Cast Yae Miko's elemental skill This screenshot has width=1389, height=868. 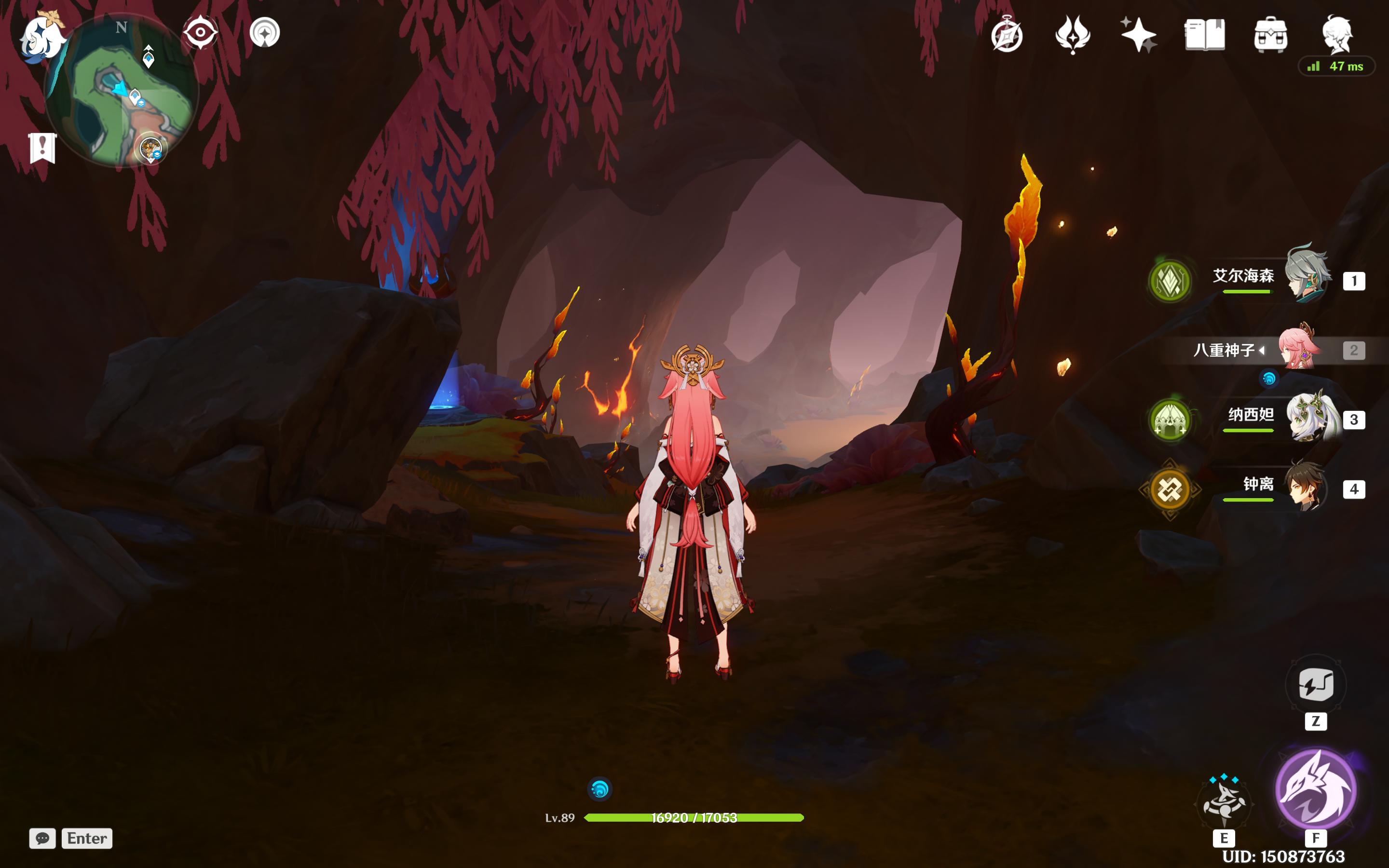[1224, 803]
